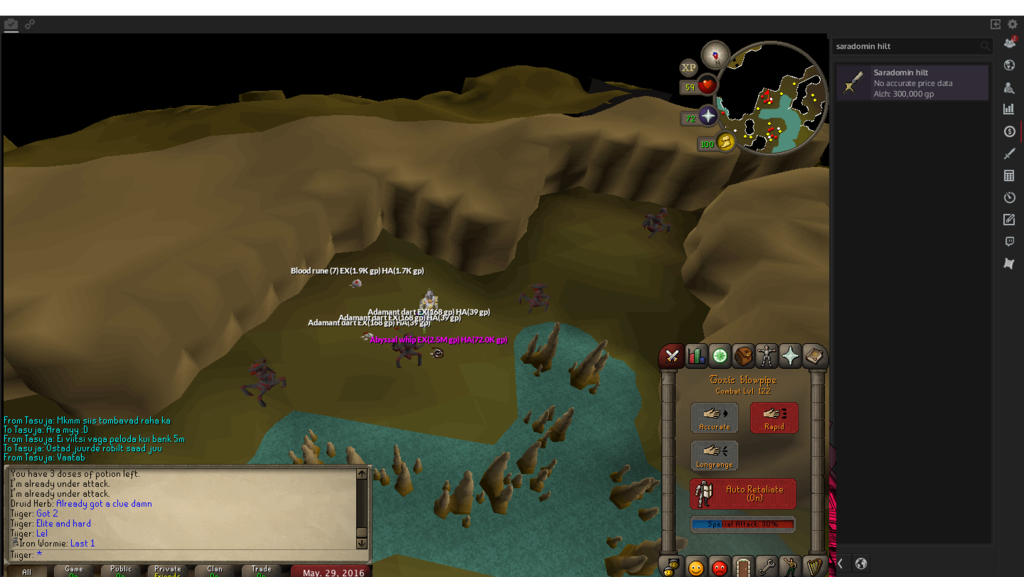Toggle the XP counter orb
Image resolution: width=1024 pixels, height=577 pixels.
(689, 68)
